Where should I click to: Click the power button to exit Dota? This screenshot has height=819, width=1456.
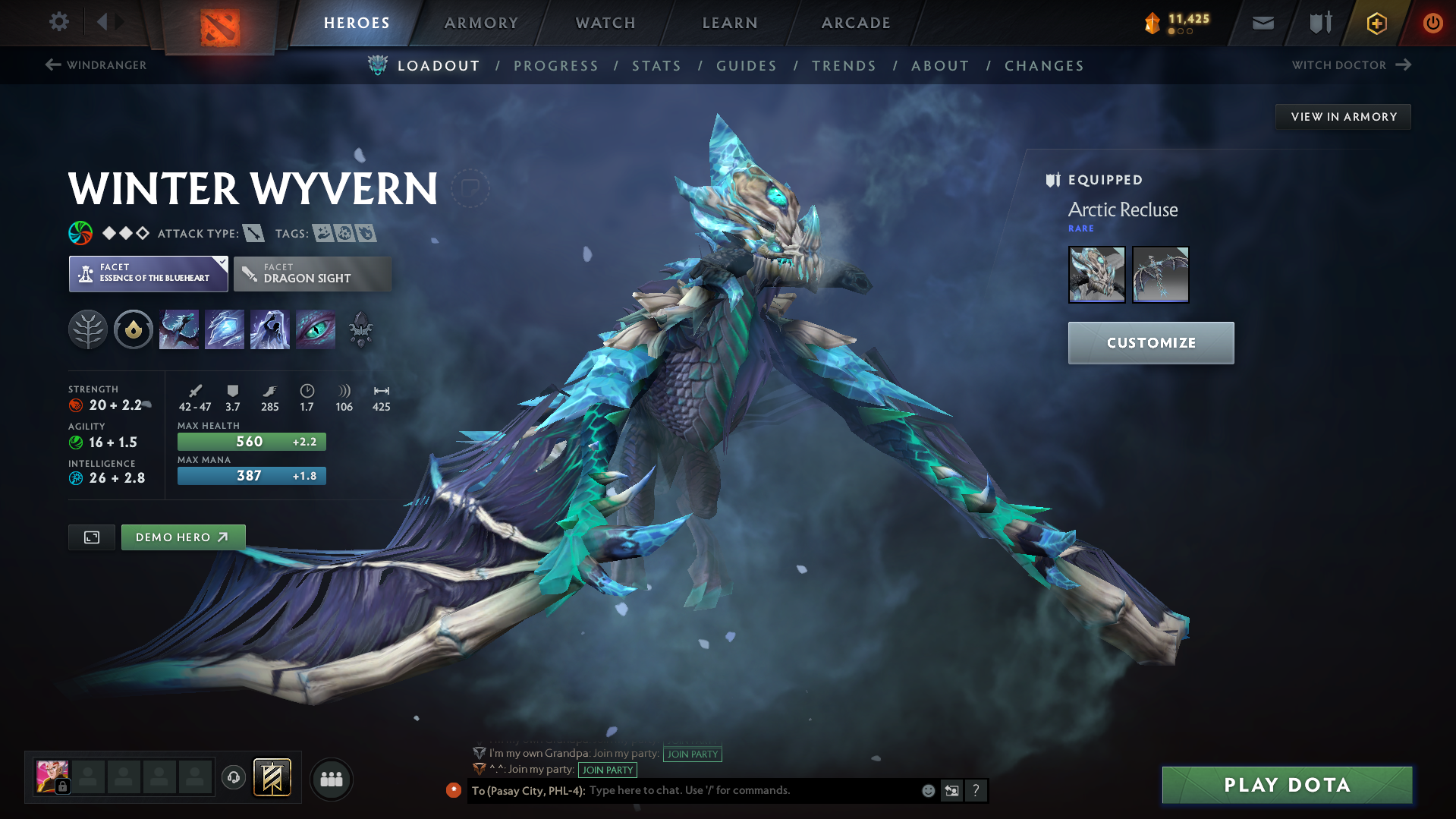[x=1432, y=22]
